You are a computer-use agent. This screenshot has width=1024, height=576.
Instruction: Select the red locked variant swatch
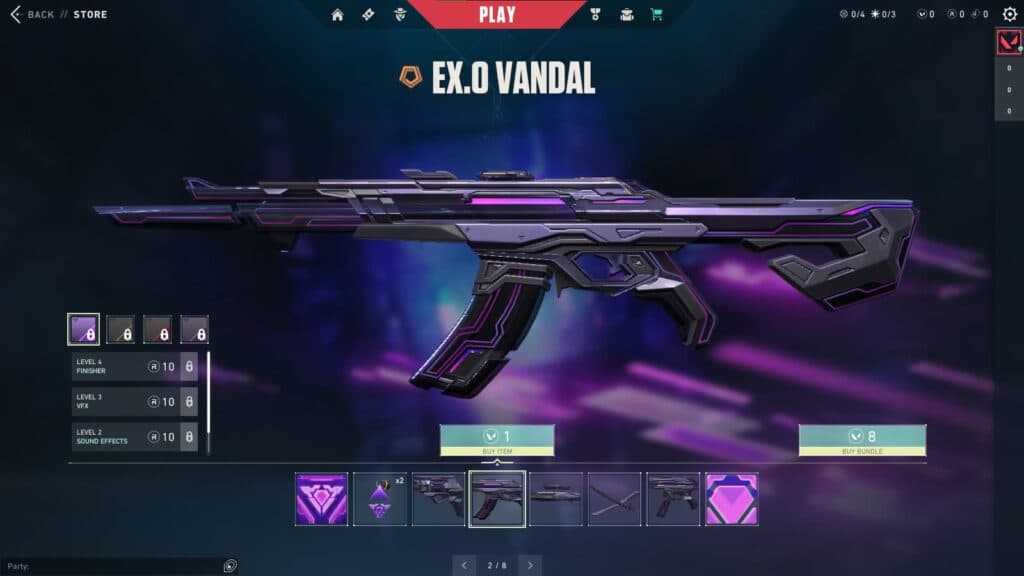[157, 329]
